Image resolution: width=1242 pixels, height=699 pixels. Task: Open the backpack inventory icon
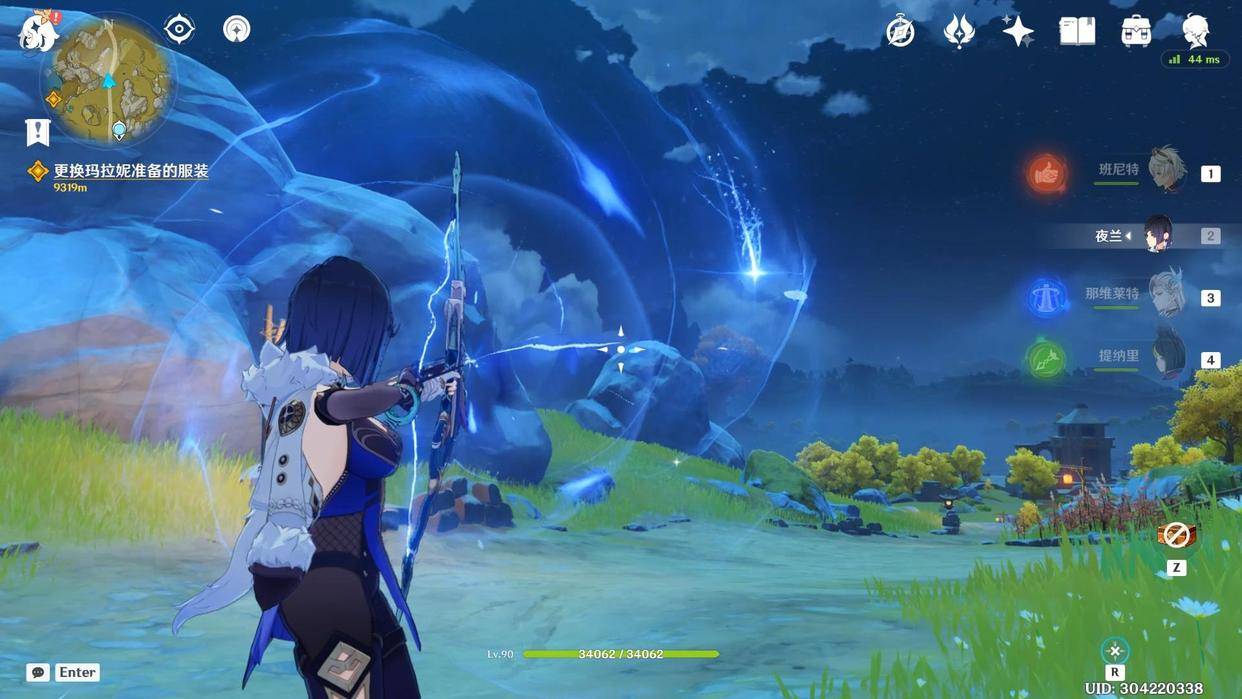pos(1136,32)
